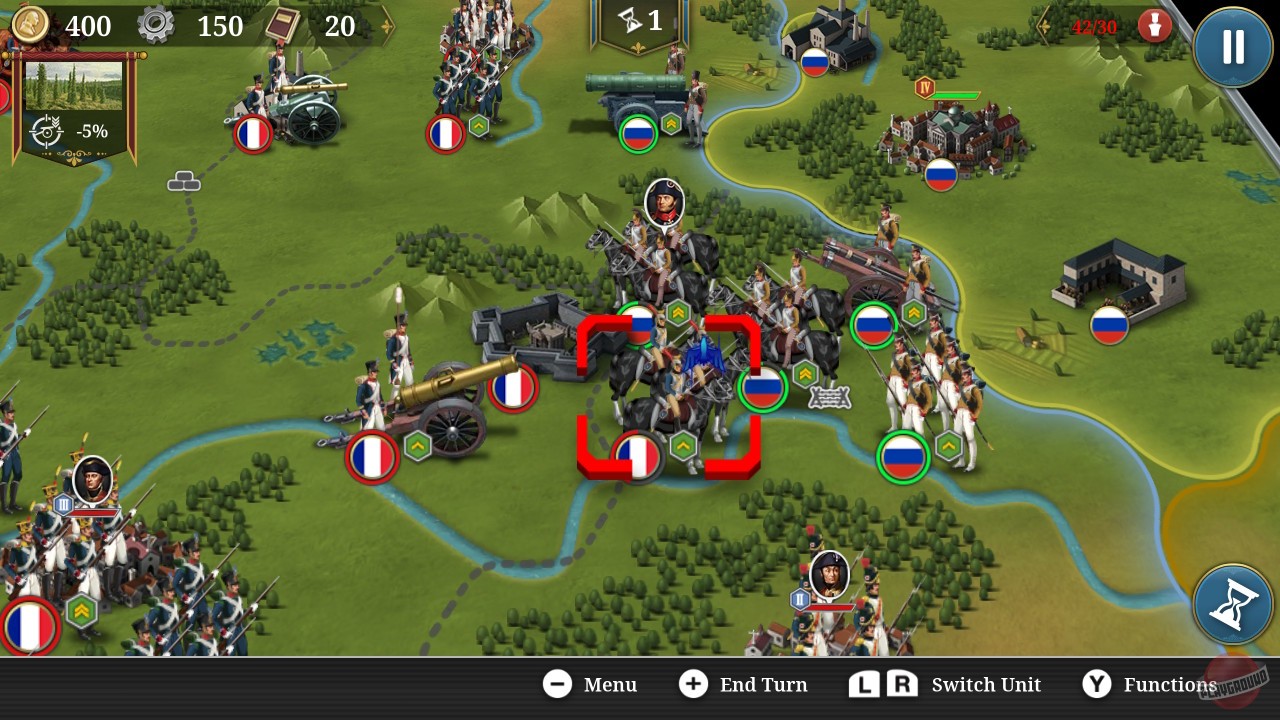Choose Functions on the bottom bar
This screenshot has width=1280, height=720.
coord(1147,685)
